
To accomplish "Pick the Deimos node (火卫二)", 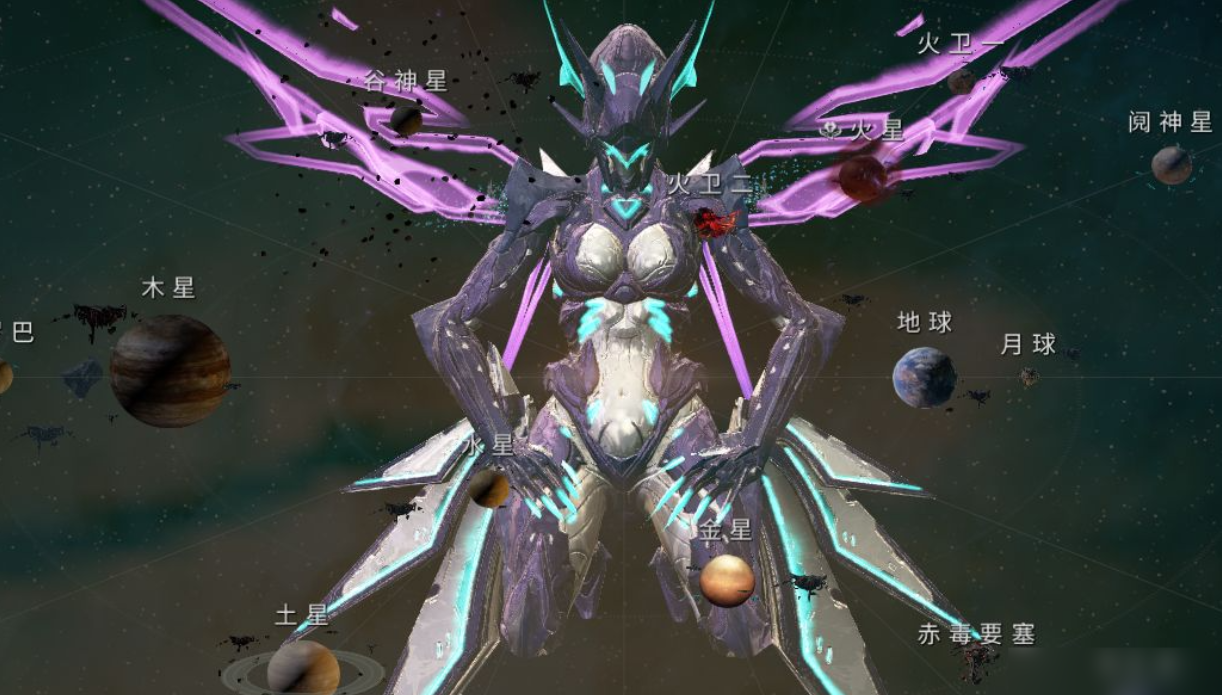I will (716, 222).
